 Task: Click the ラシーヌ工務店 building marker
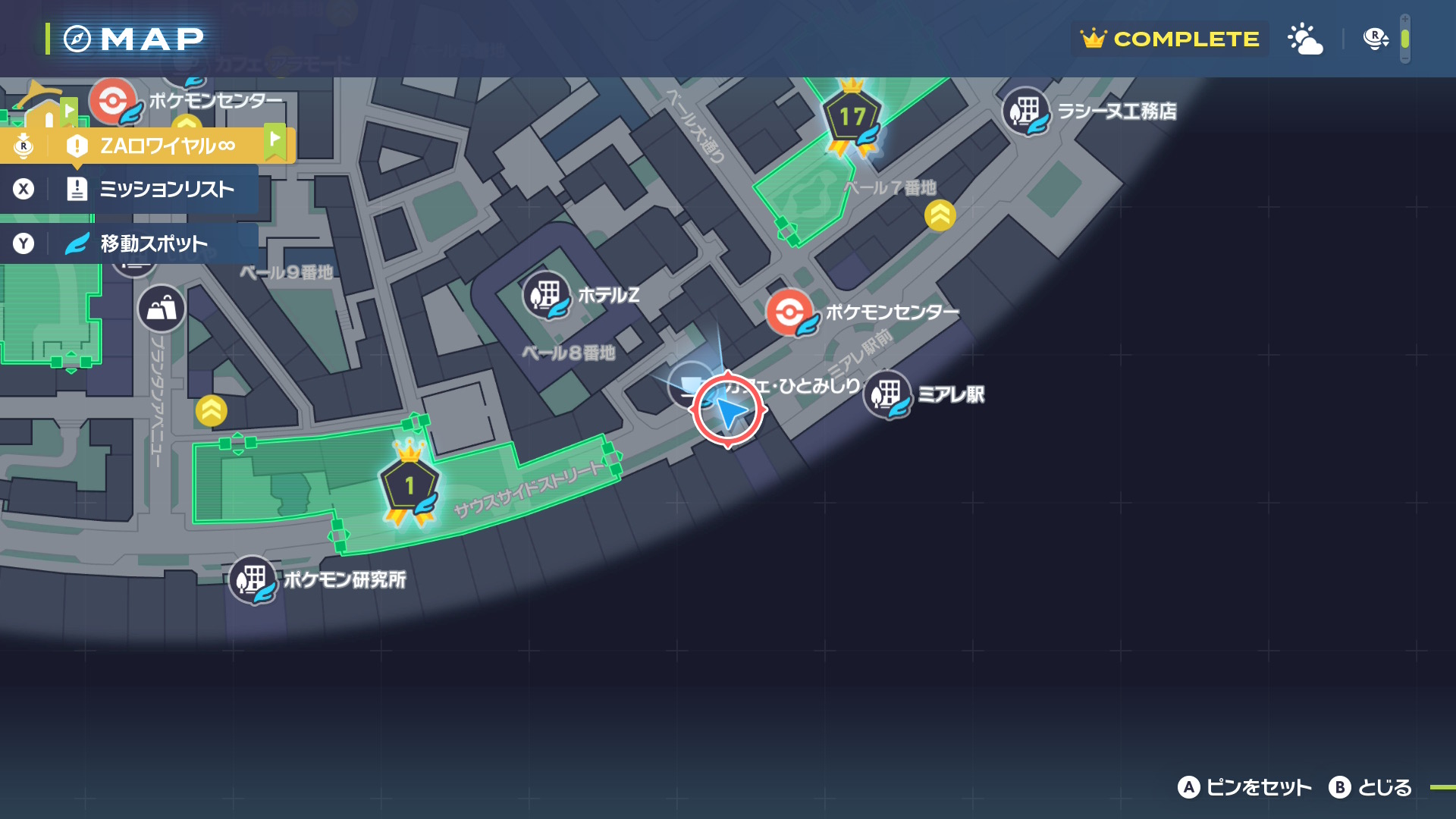click(x=1026, y=111)
